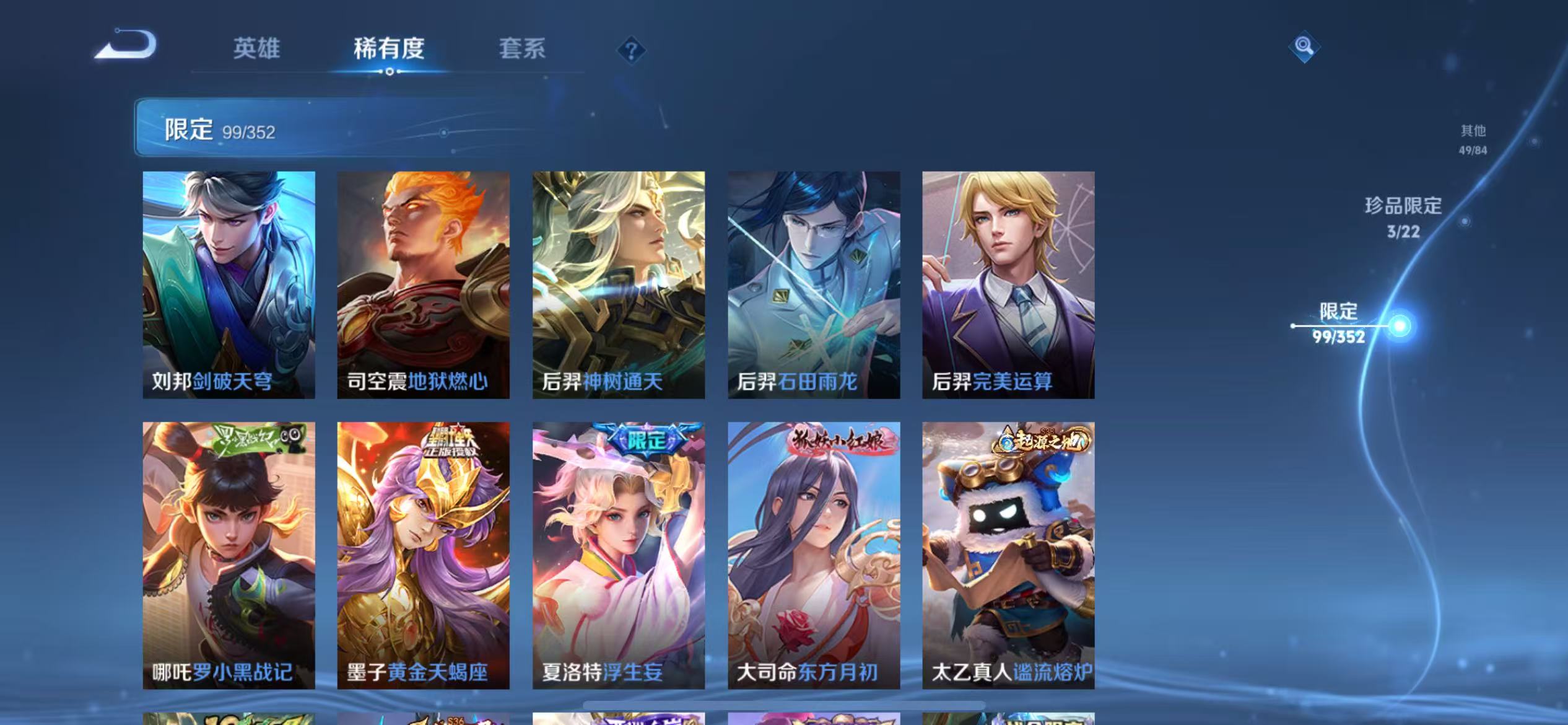Viewport: 1568px width, 725px height.
Task: Click the horizontal scrollbar at the bottom
Action: (x=784, y=705)
